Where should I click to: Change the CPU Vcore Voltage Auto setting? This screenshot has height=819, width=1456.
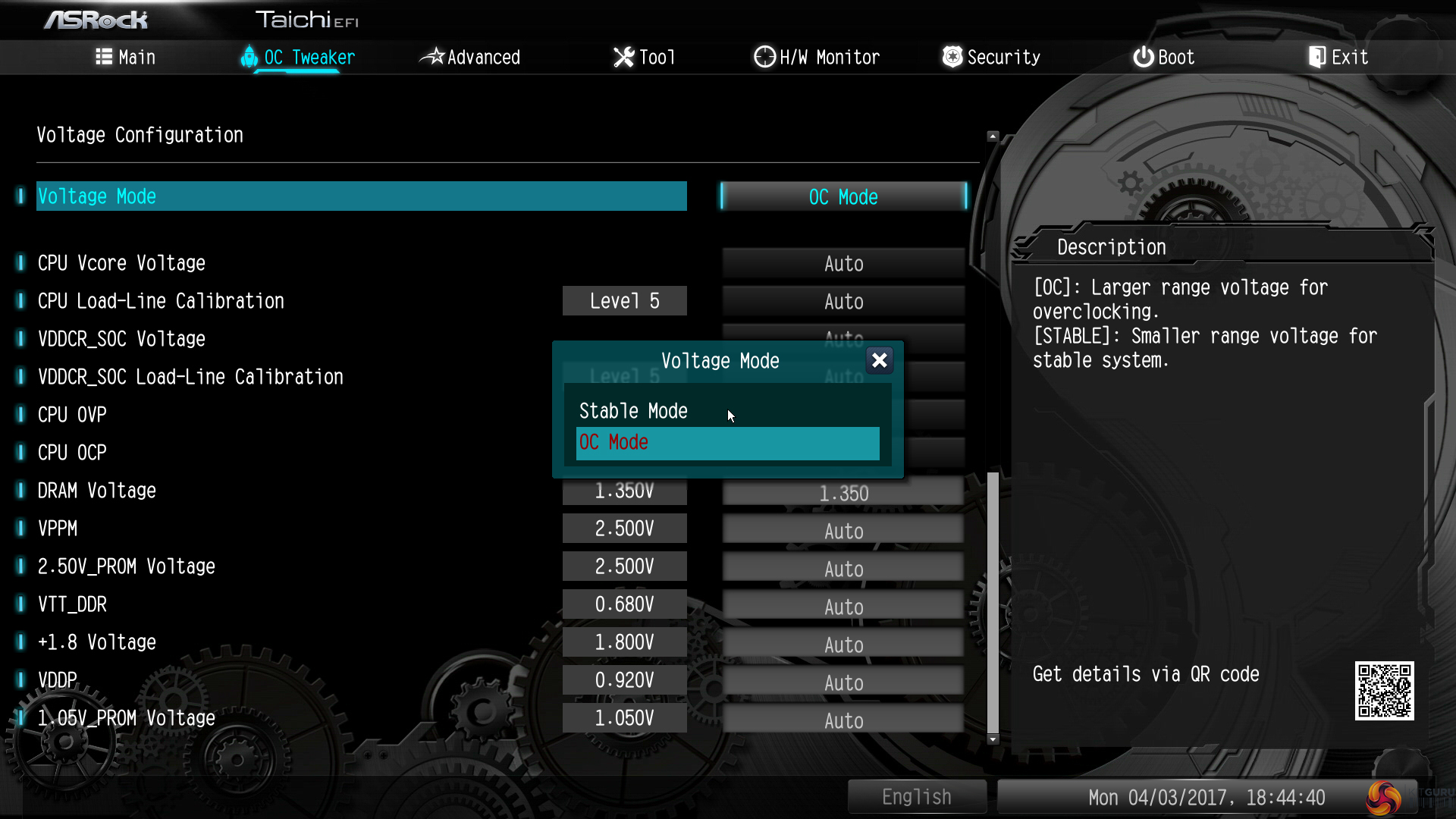[843, 264]
